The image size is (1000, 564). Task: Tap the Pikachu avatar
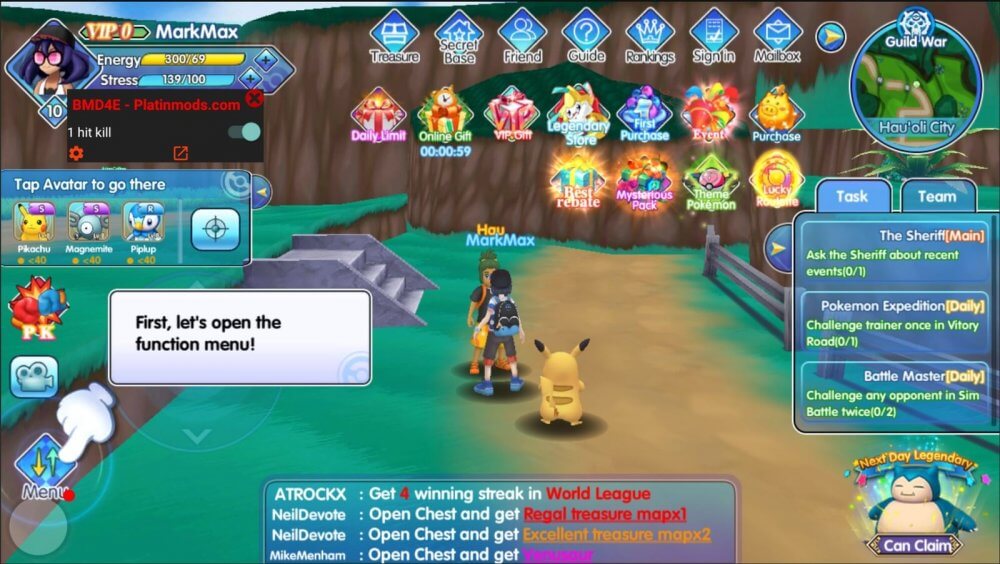coord(34,225)
